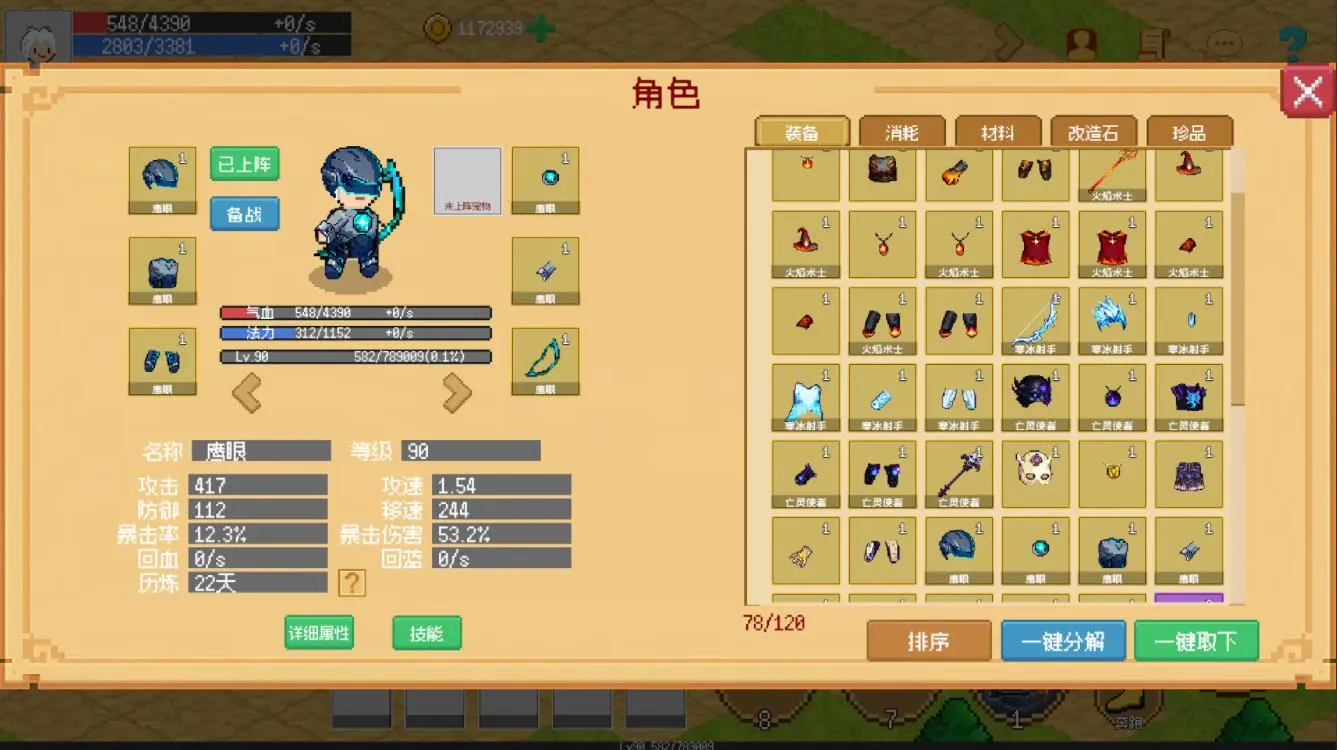Image resolution: width=1337 pixels, height=750 pixels.
Task: Click the small ? beside the 回蓝 stat
Action: 351,582
